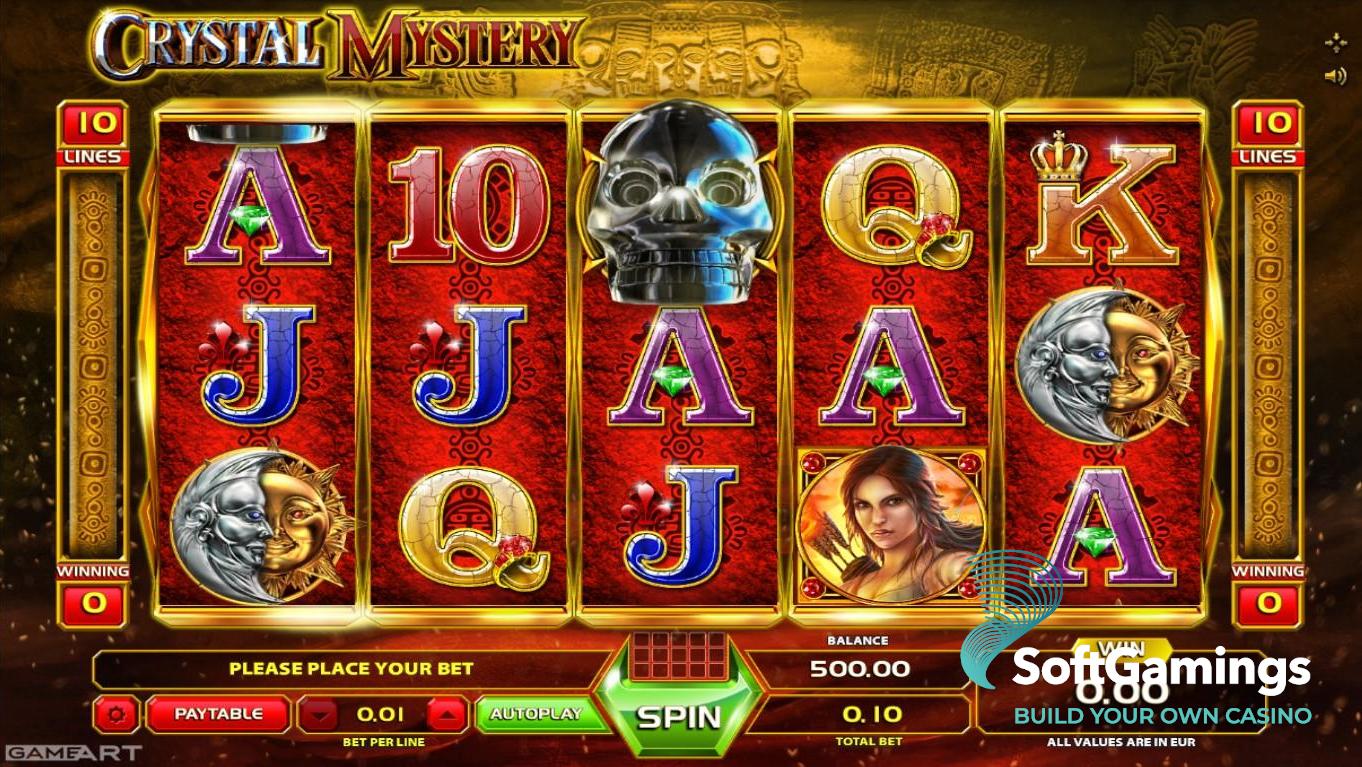Open the gear settings button
Viewport: 1362px width, 767px height.
[x=117, y=715]
